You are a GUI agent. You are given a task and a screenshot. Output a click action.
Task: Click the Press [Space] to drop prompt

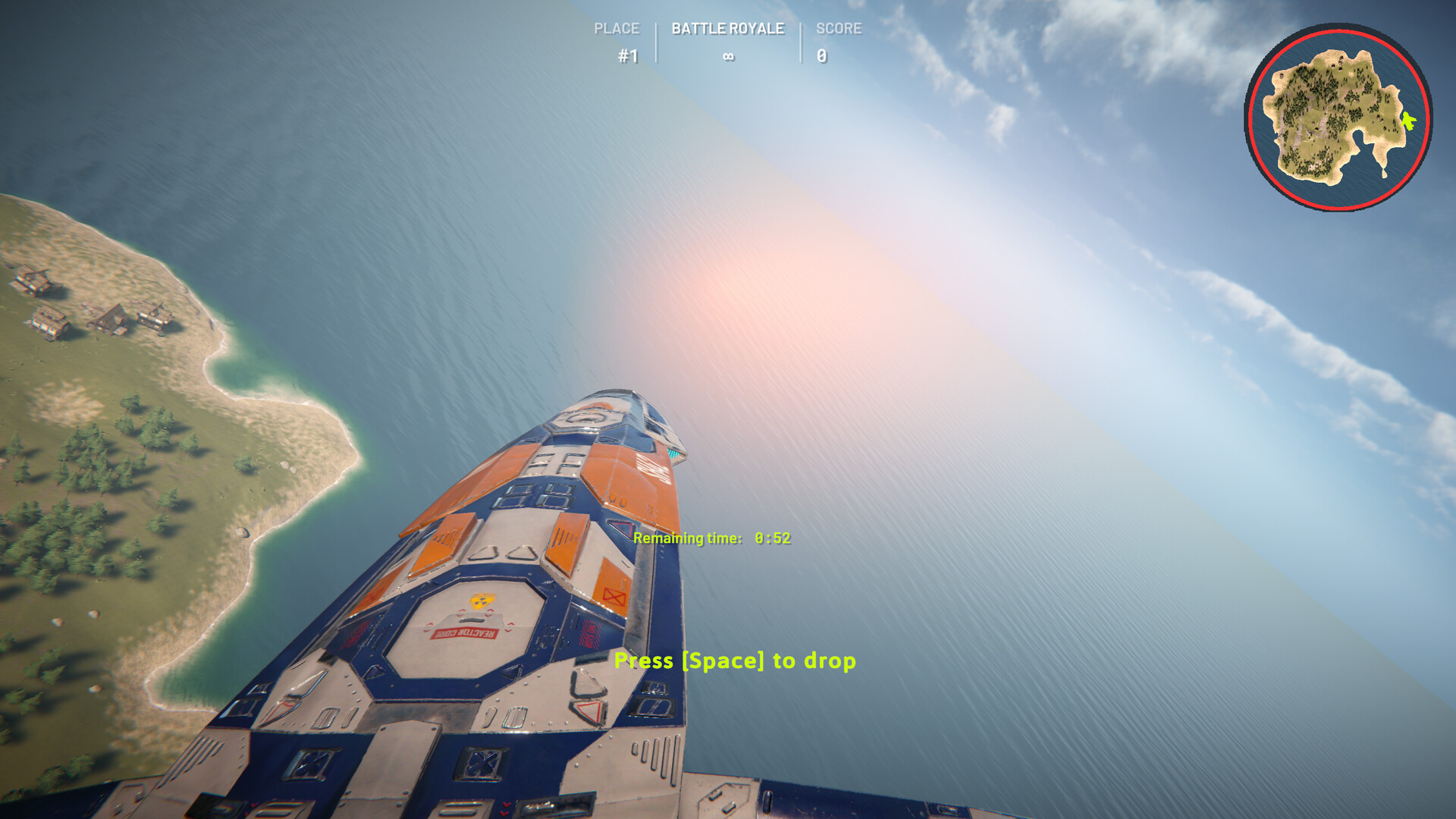pos(736,661)
